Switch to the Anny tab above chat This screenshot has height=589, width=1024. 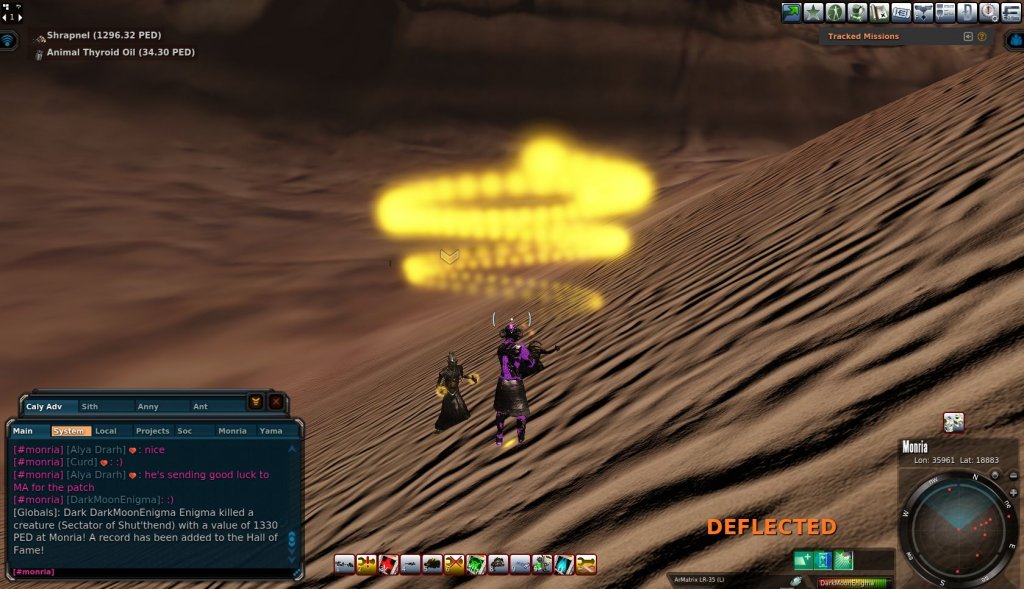[x=148, y=407]
